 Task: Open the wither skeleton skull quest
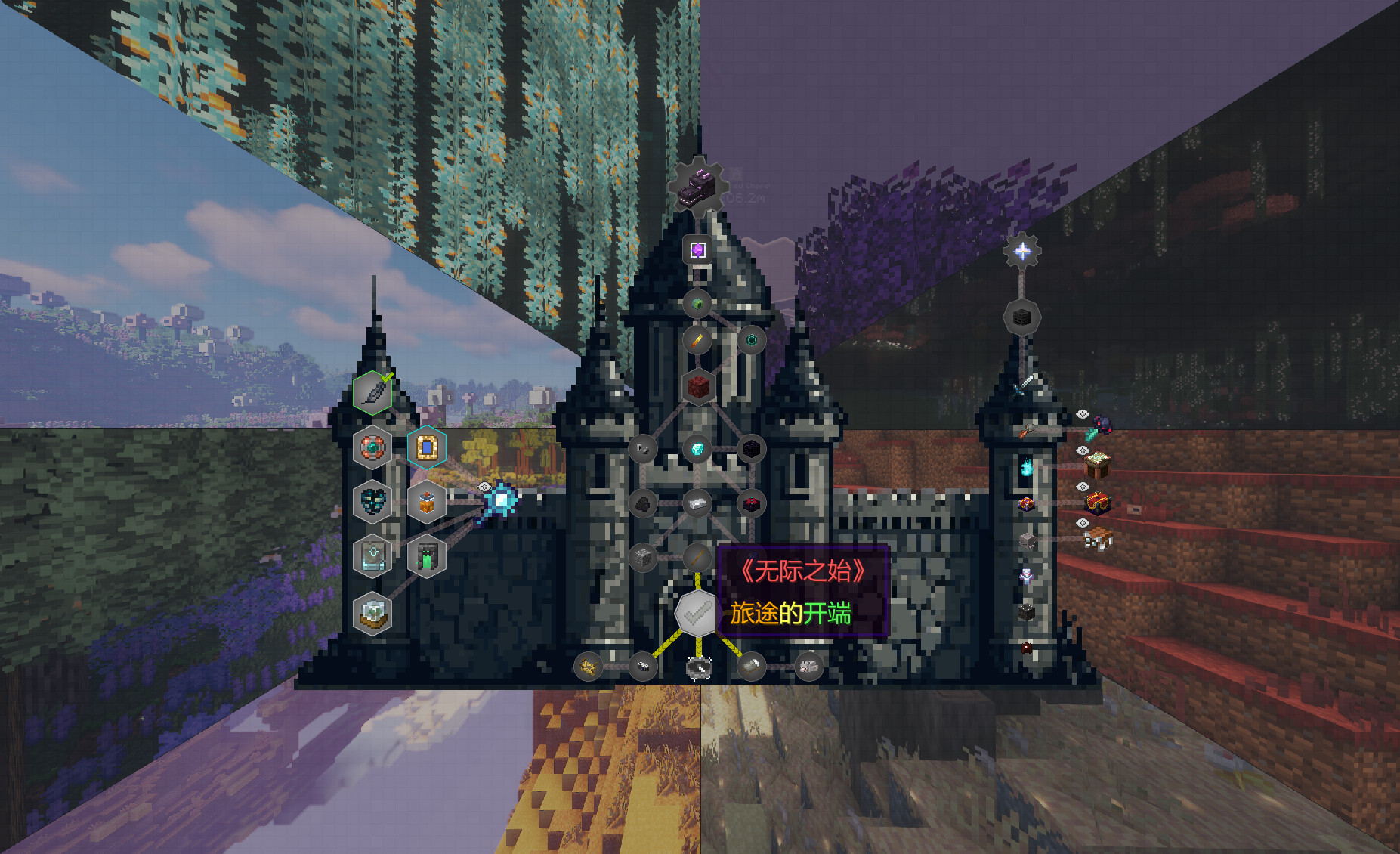pos(1021,318)
